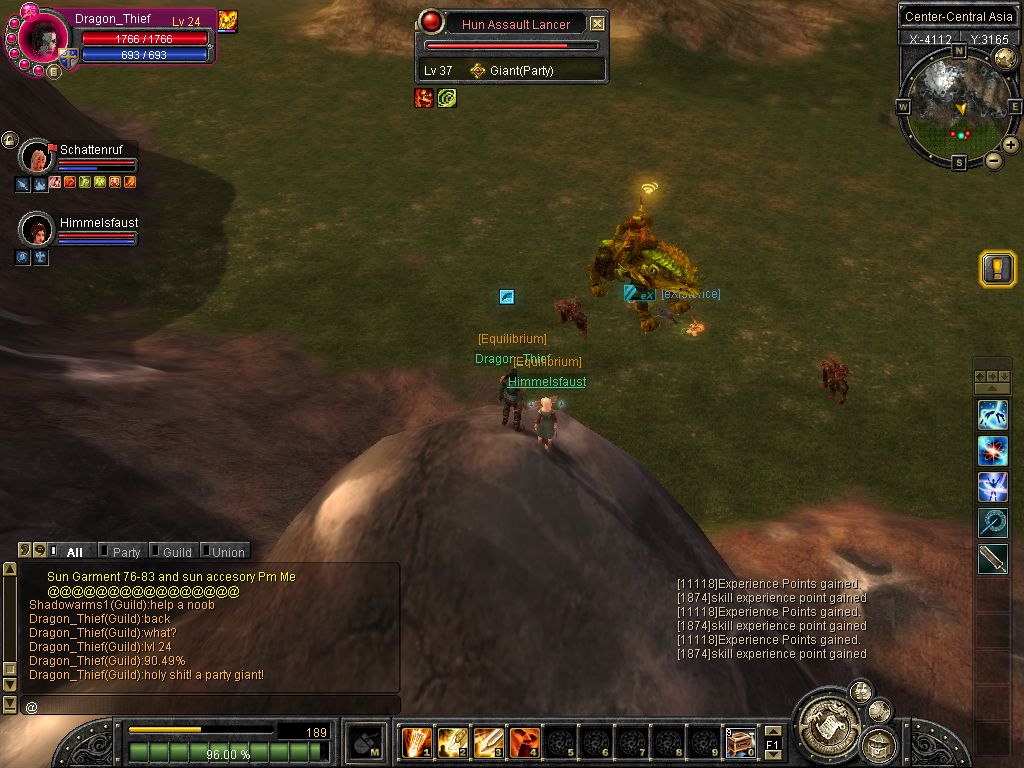1024x768 pixels.
Task: Close the Hun Assault Lancer target window
Action: [x=597, y=24]
